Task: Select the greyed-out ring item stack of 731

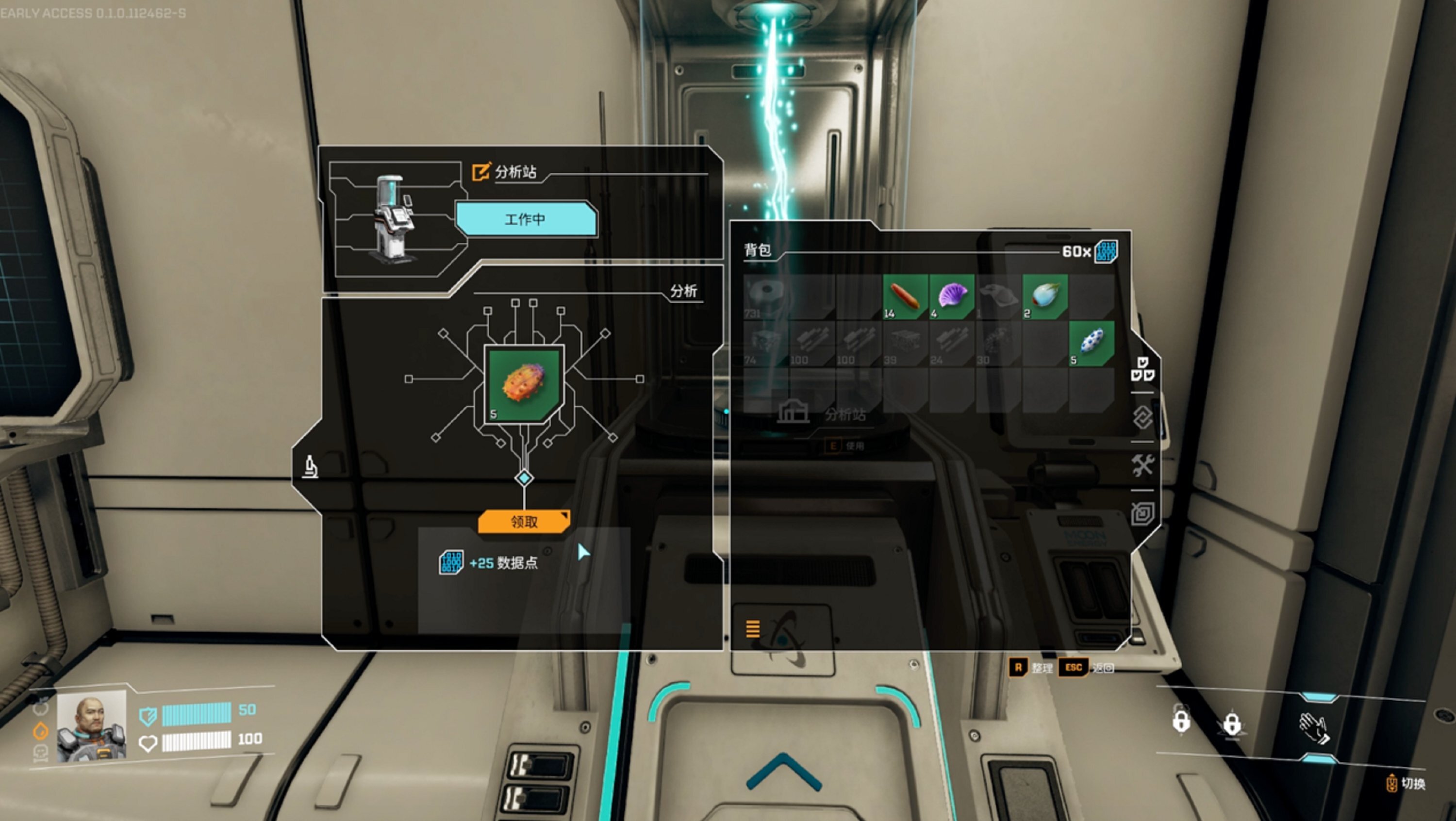Action: tap(766, 296)
